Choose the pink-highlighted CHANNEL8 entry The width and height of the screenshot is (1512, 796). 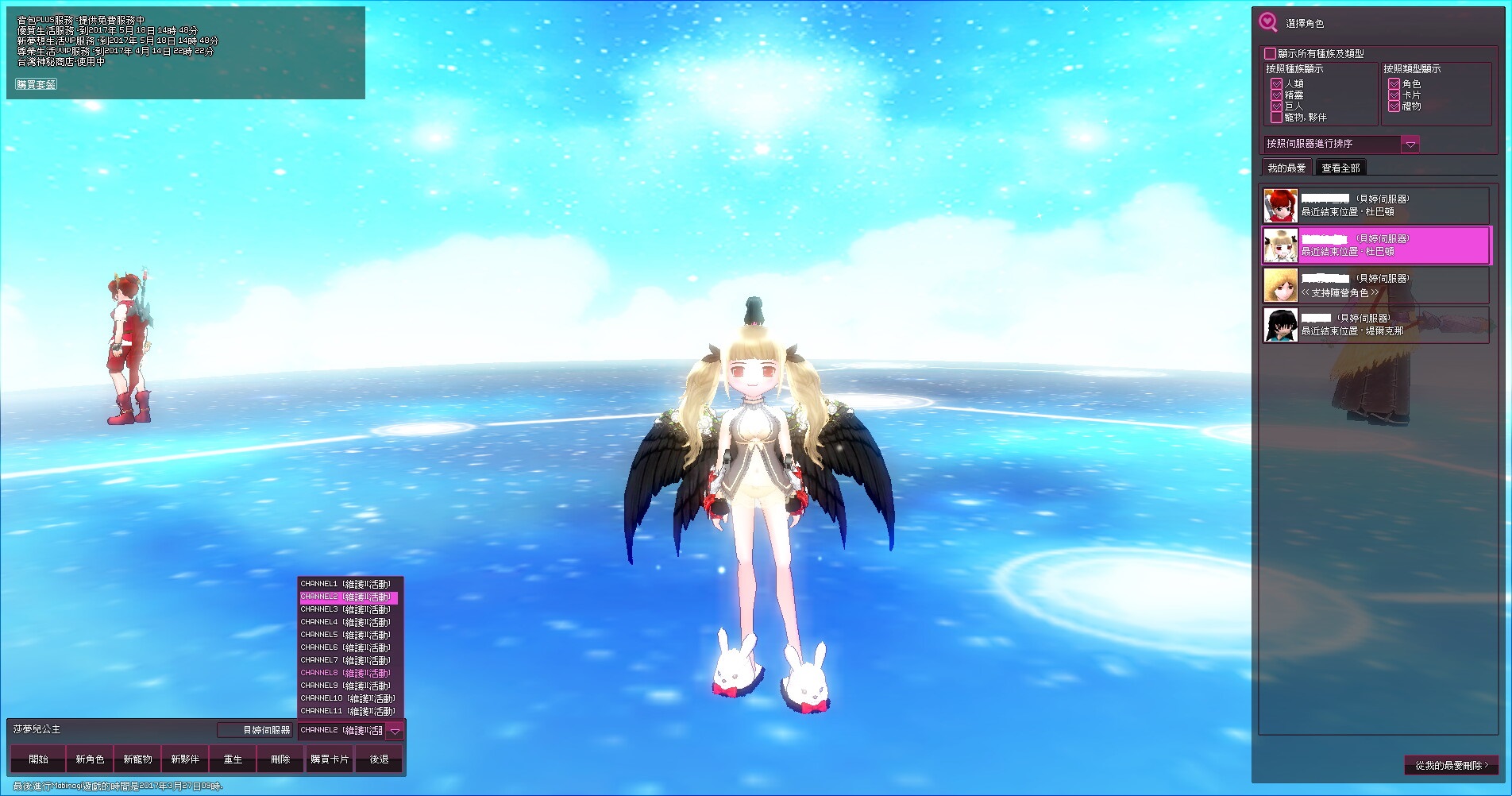click(346, 673)
